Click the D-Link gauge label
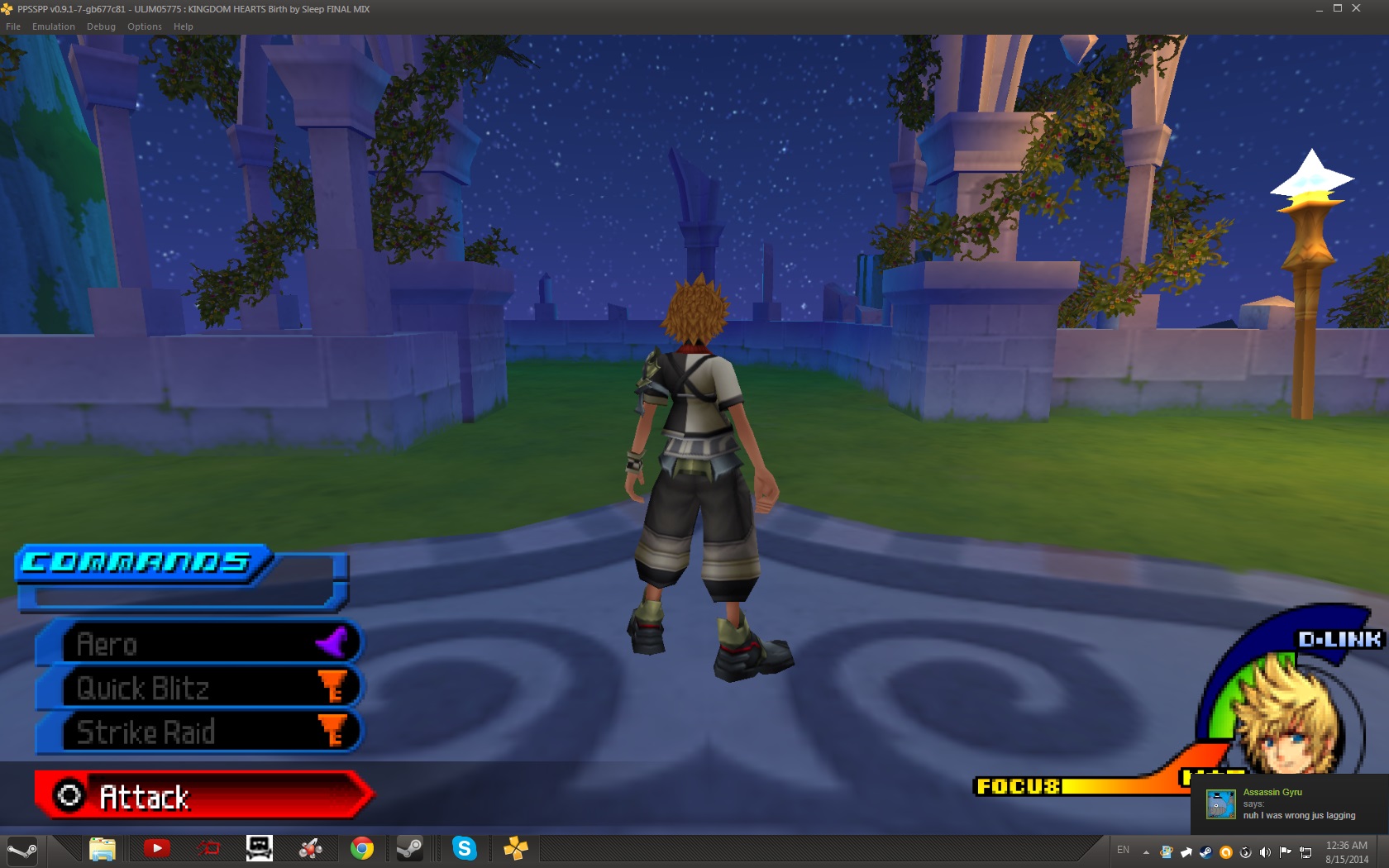 tap(1339, 639)
